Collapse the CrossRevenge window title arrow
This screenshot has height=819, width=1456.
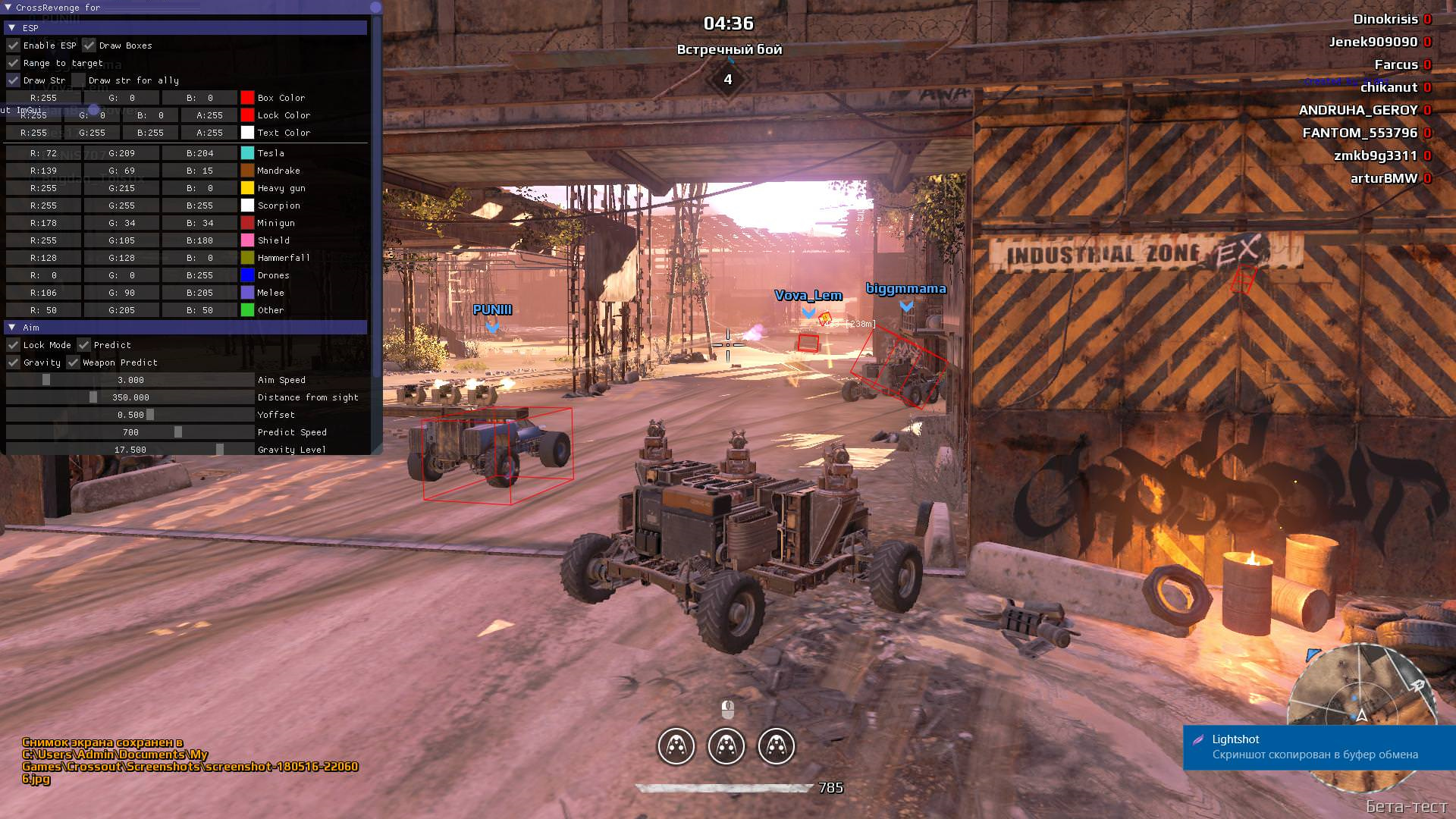[x=8, y=7]
